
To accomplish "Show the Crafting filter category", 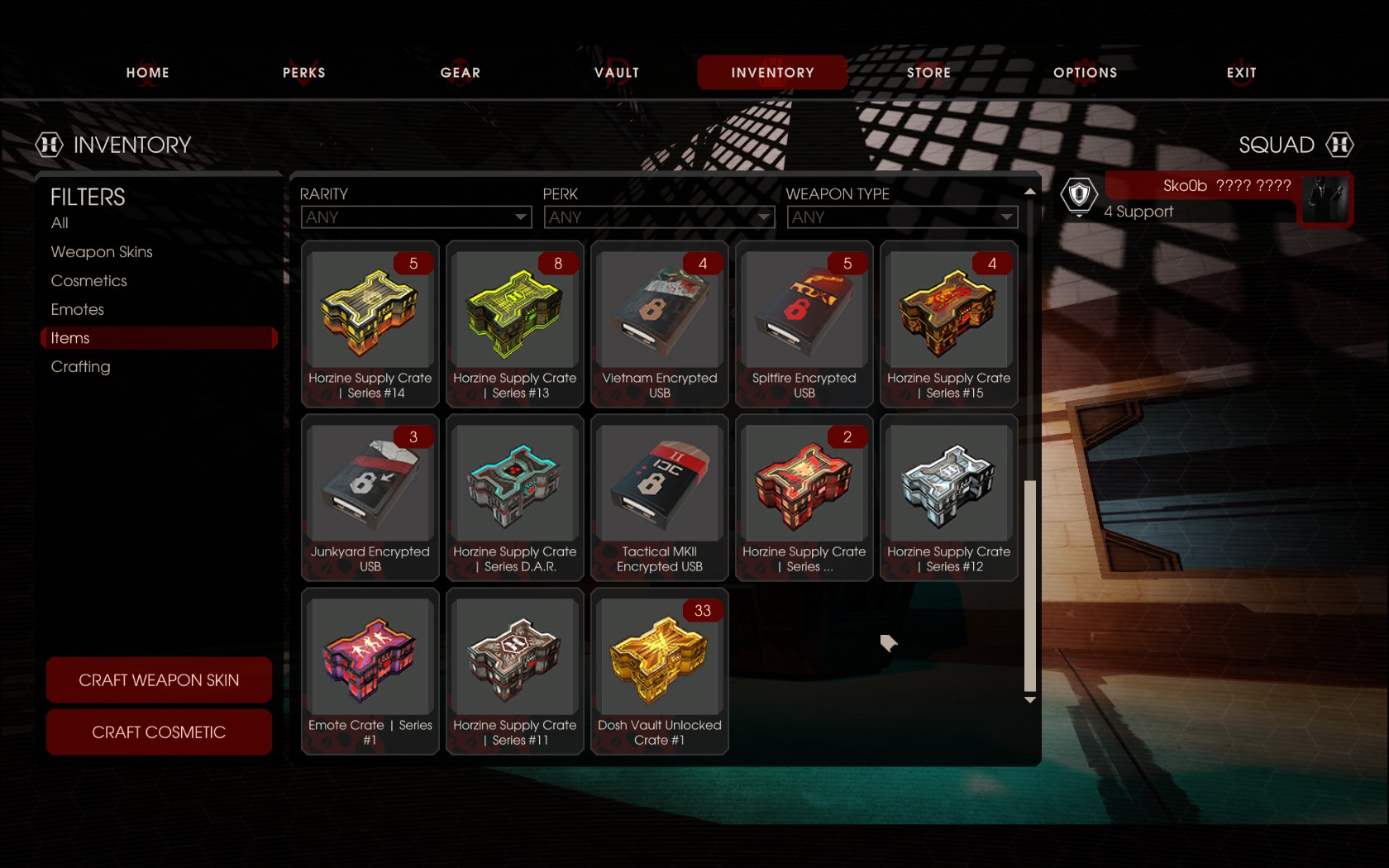I will 80,367.
